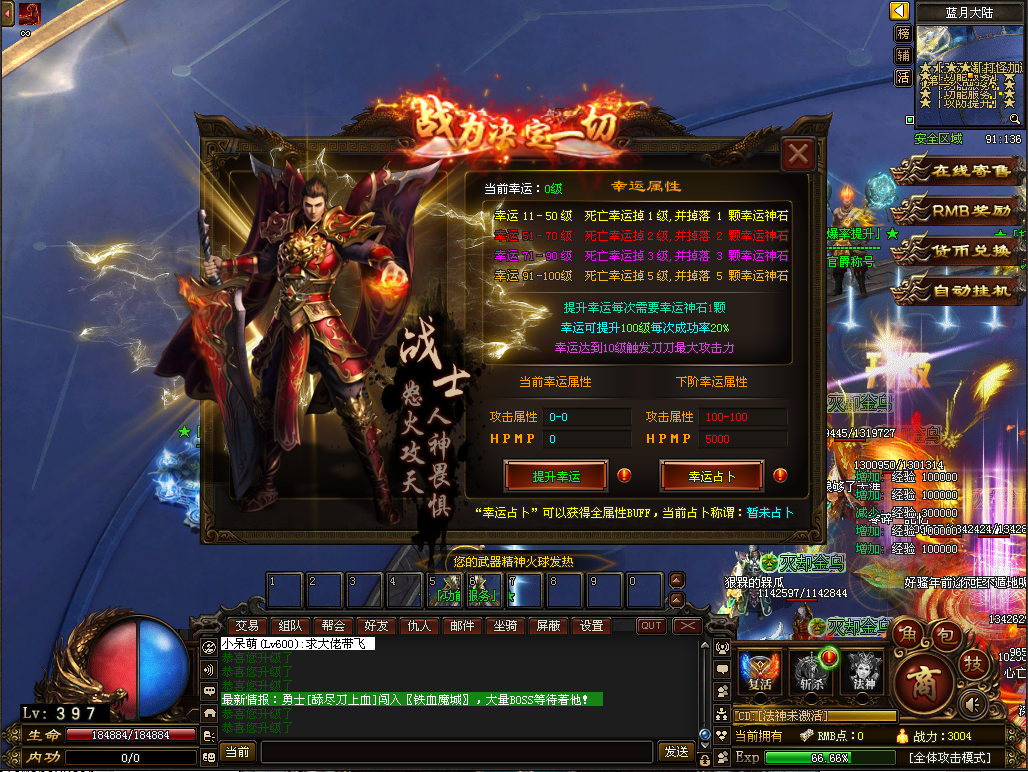
Task: Open the 交易 trade tab
Action: point(246,626)
